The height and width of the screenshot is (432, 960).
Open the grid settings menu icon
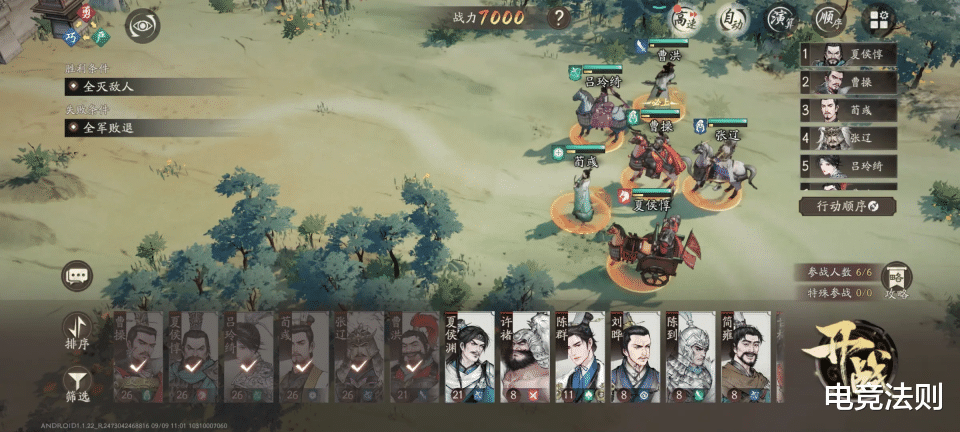[877, 19]
